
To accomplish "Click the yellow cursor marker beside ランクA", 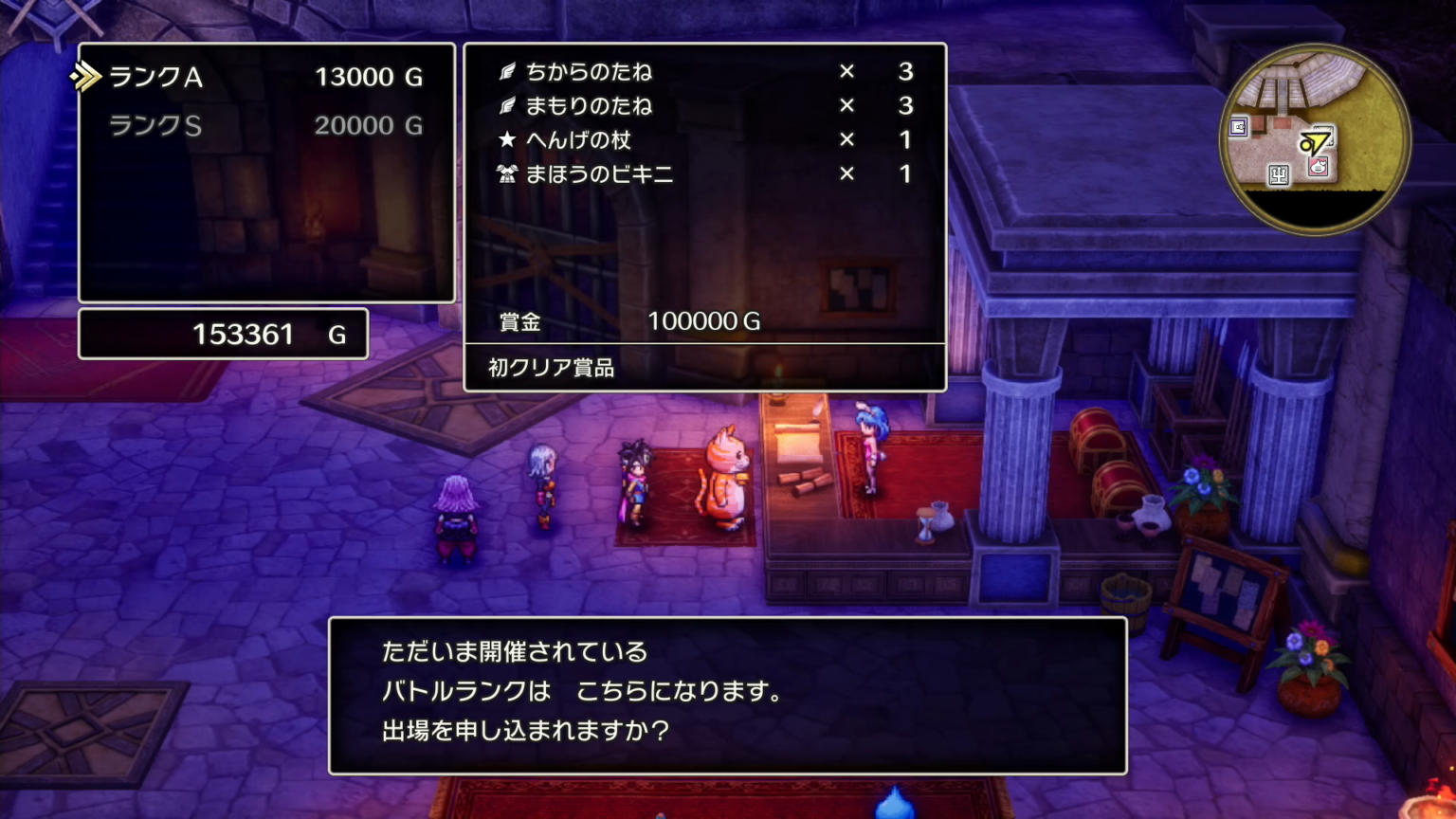I will pos(86,77).
